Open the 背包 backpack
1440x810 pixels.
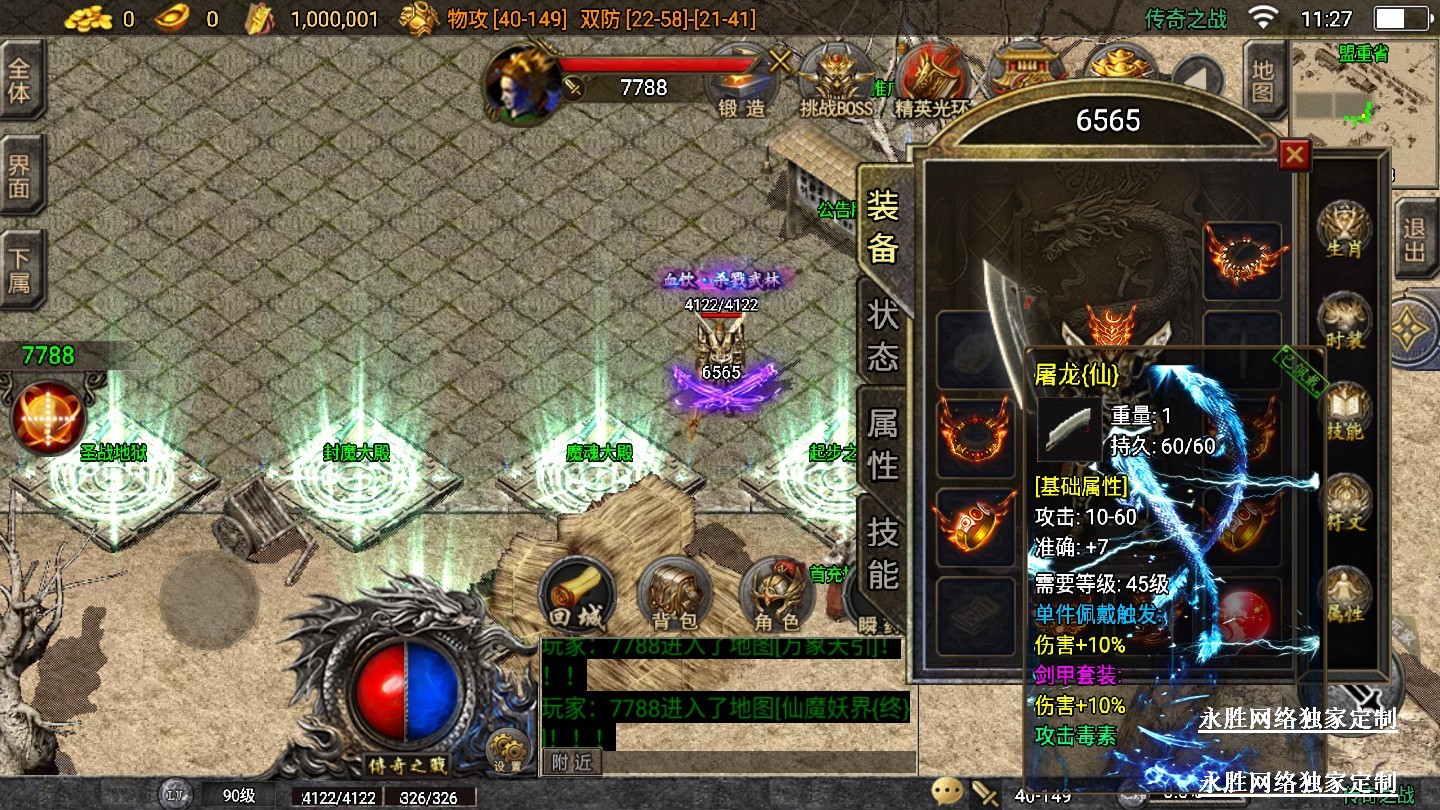click(x=674, y=597)
